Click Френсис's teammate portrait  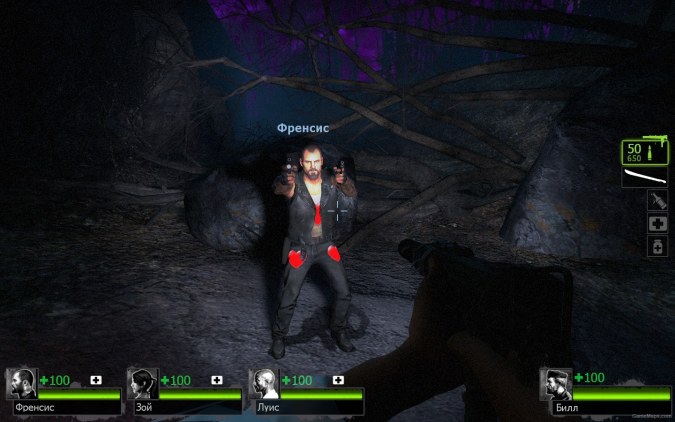click(21, 384)
